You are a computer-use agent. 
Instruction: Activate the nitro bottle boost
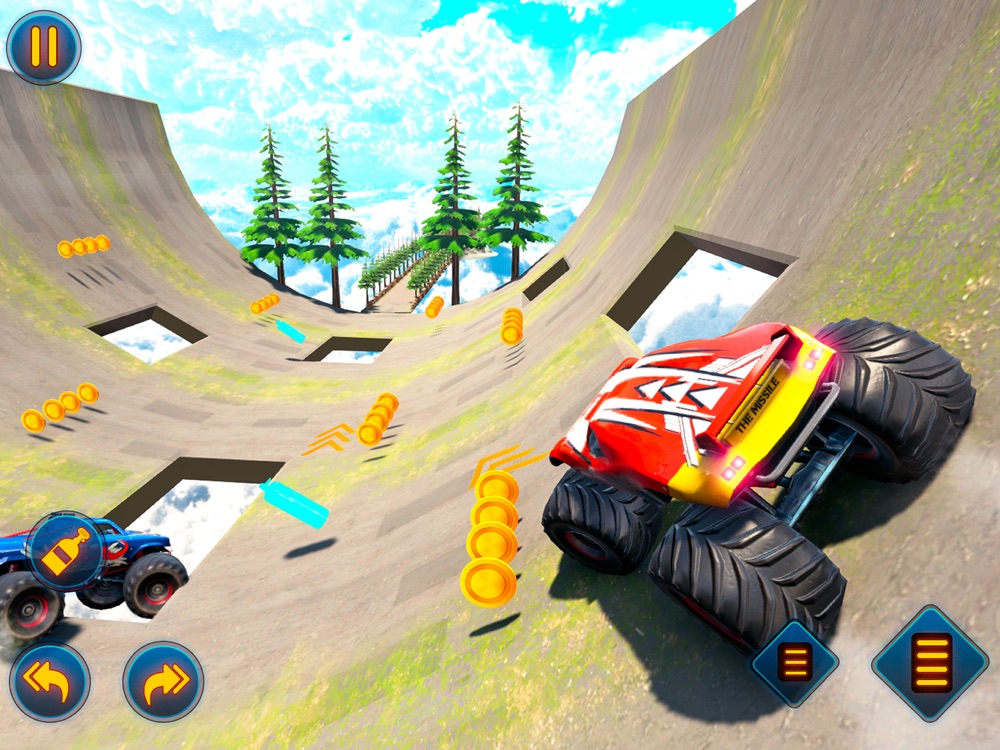(x=66, y=549)
